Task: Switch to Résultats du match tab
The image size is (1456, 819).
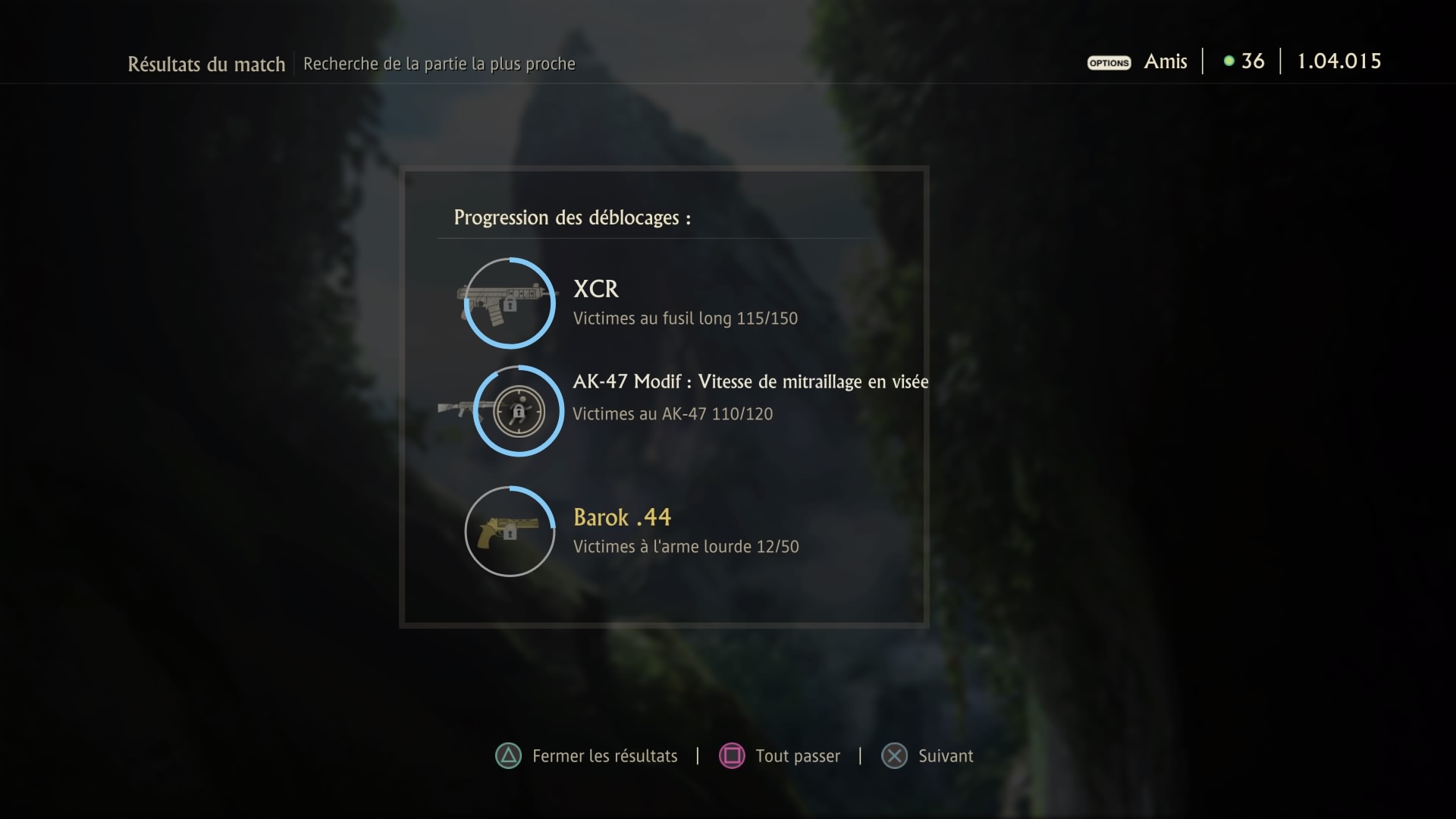Action: click(206, 64)
